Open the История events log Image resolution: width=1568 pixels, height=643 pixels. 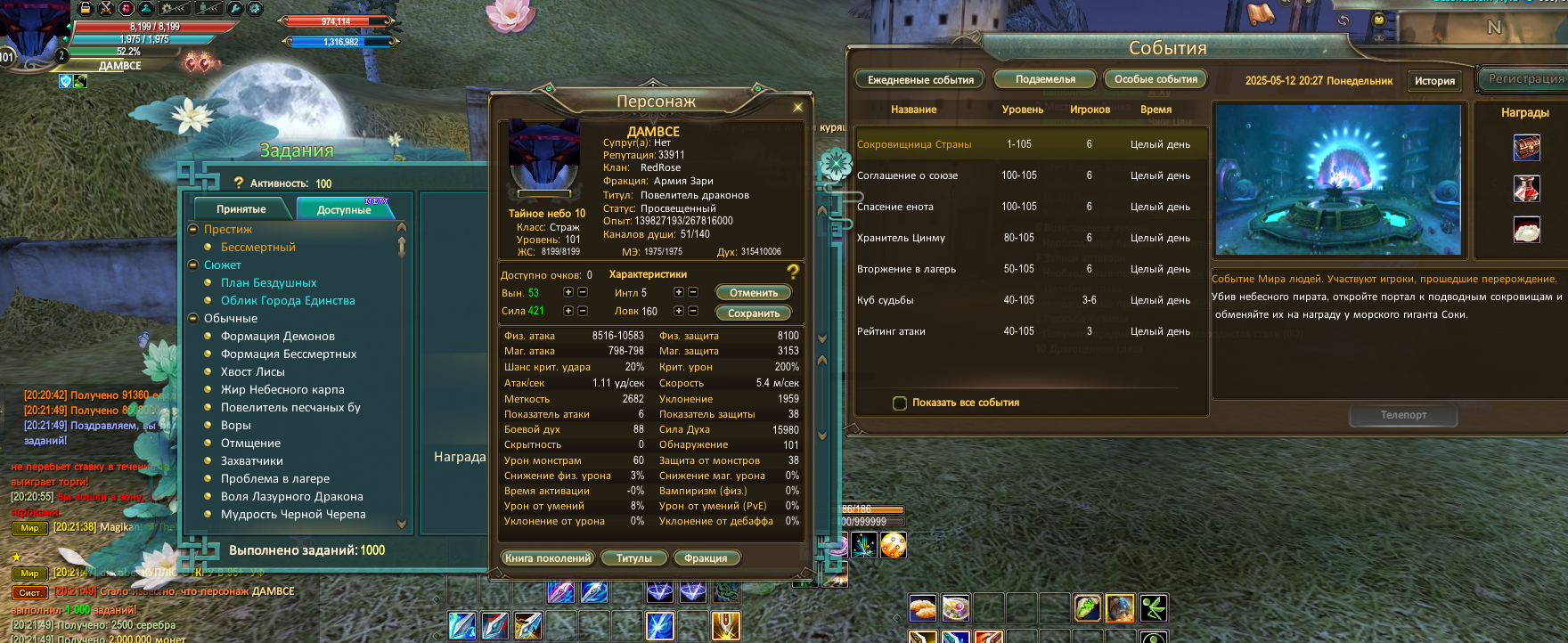[1434, 81]
